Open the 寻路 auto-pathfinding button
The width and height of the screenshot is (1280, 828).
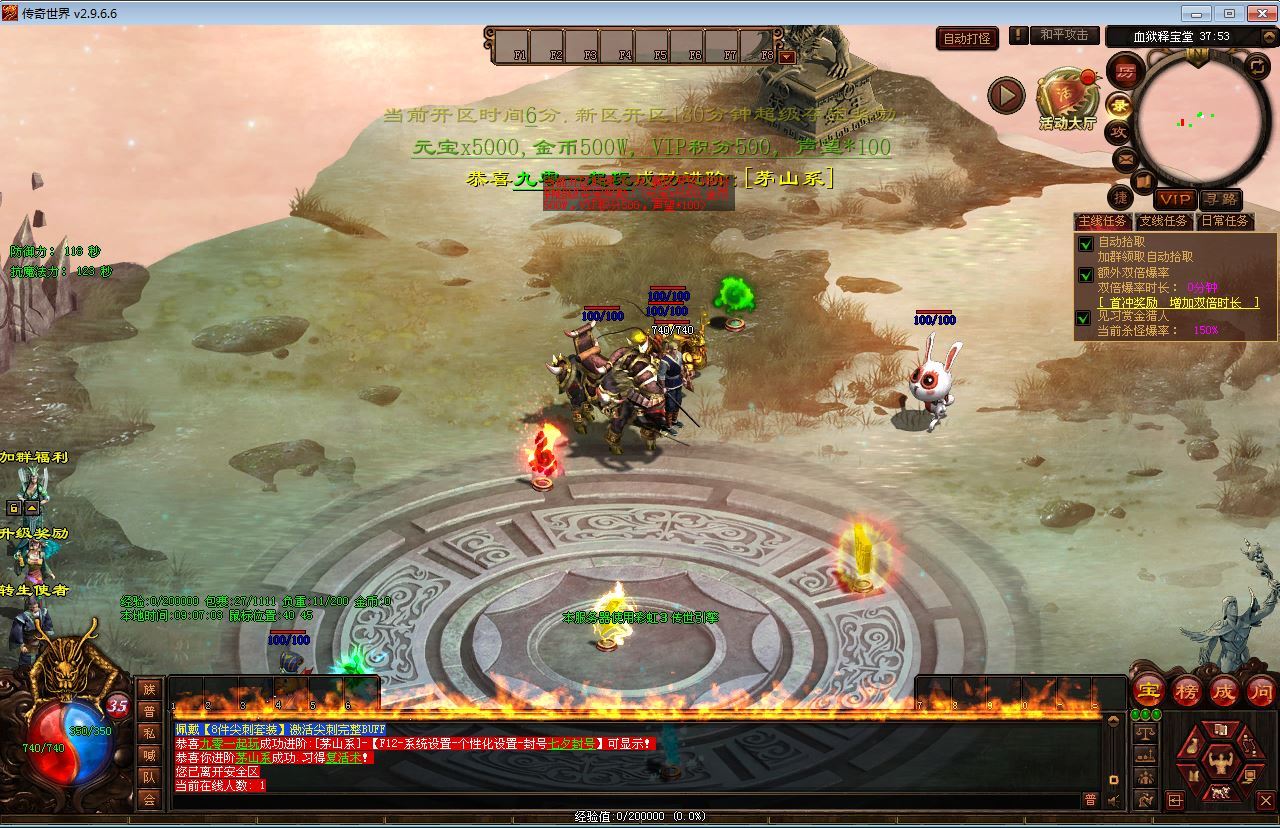pos(1221,198)
